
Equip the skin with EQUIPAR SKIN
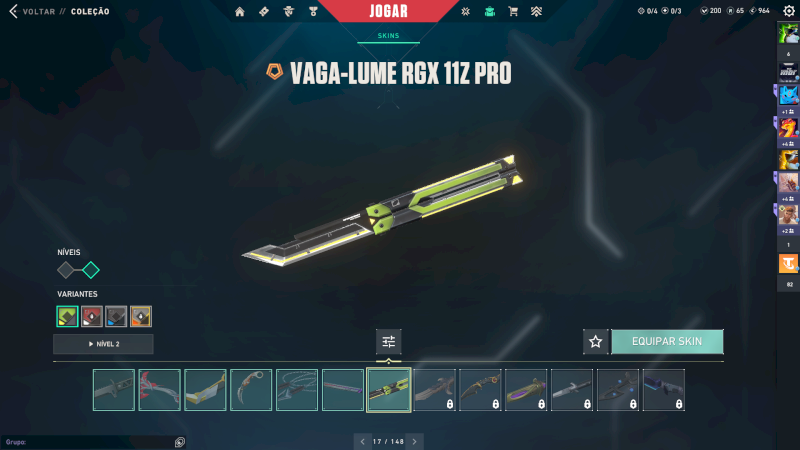667,341
